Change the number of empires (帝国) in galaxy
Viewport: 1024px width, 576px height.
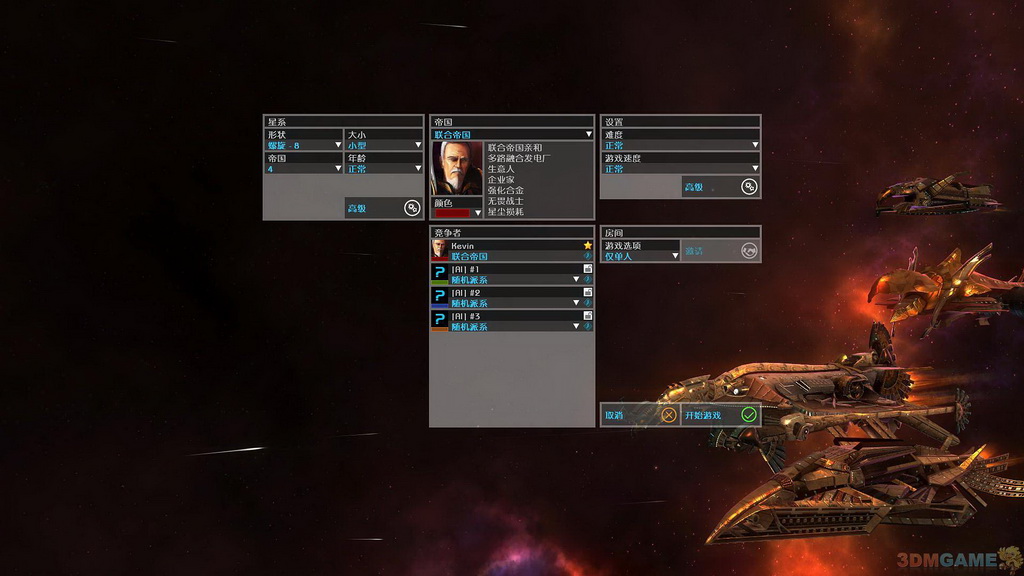(x=303, y=169)
